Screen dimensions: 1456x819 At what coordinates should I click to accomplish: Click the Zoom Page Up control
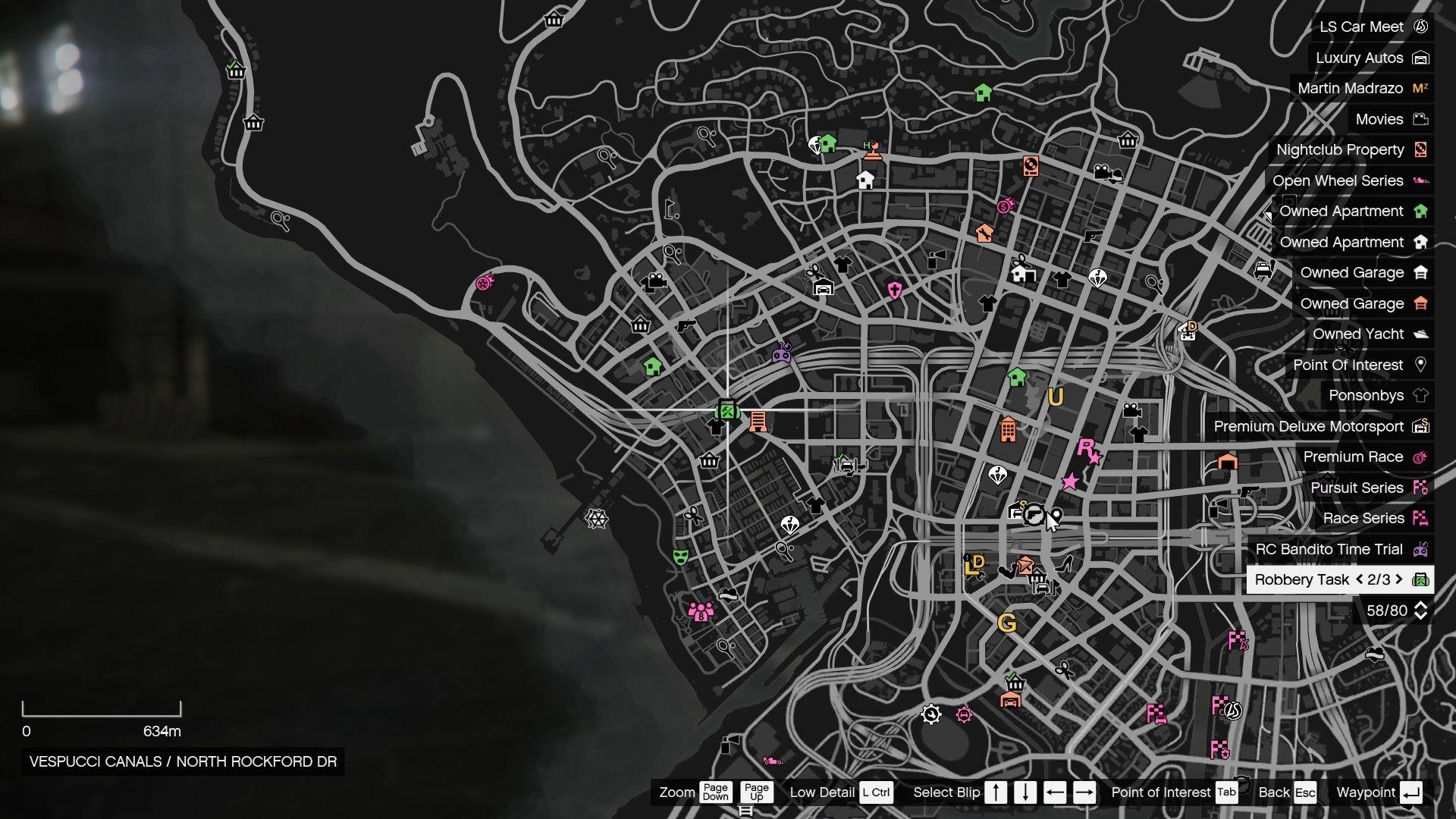(755, 792)
